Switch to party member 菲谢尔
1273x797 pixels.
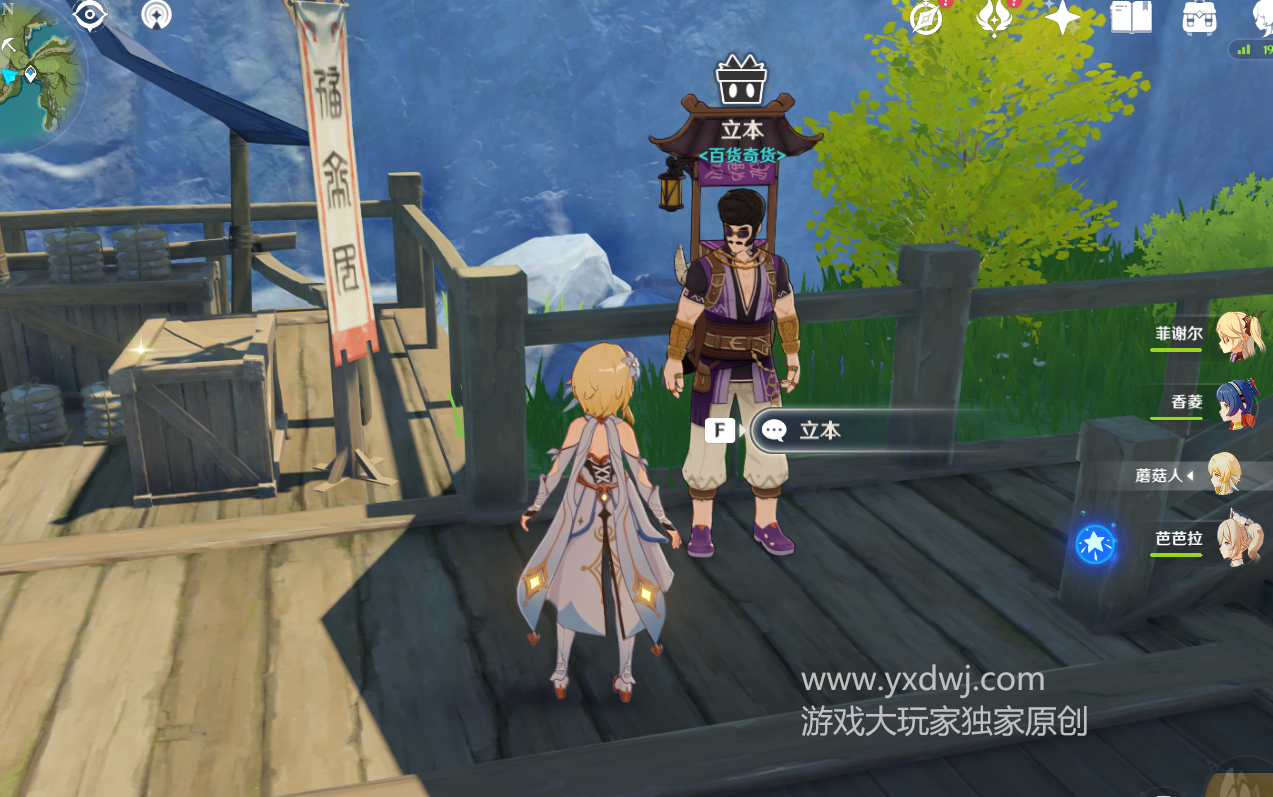[1238, 335]
